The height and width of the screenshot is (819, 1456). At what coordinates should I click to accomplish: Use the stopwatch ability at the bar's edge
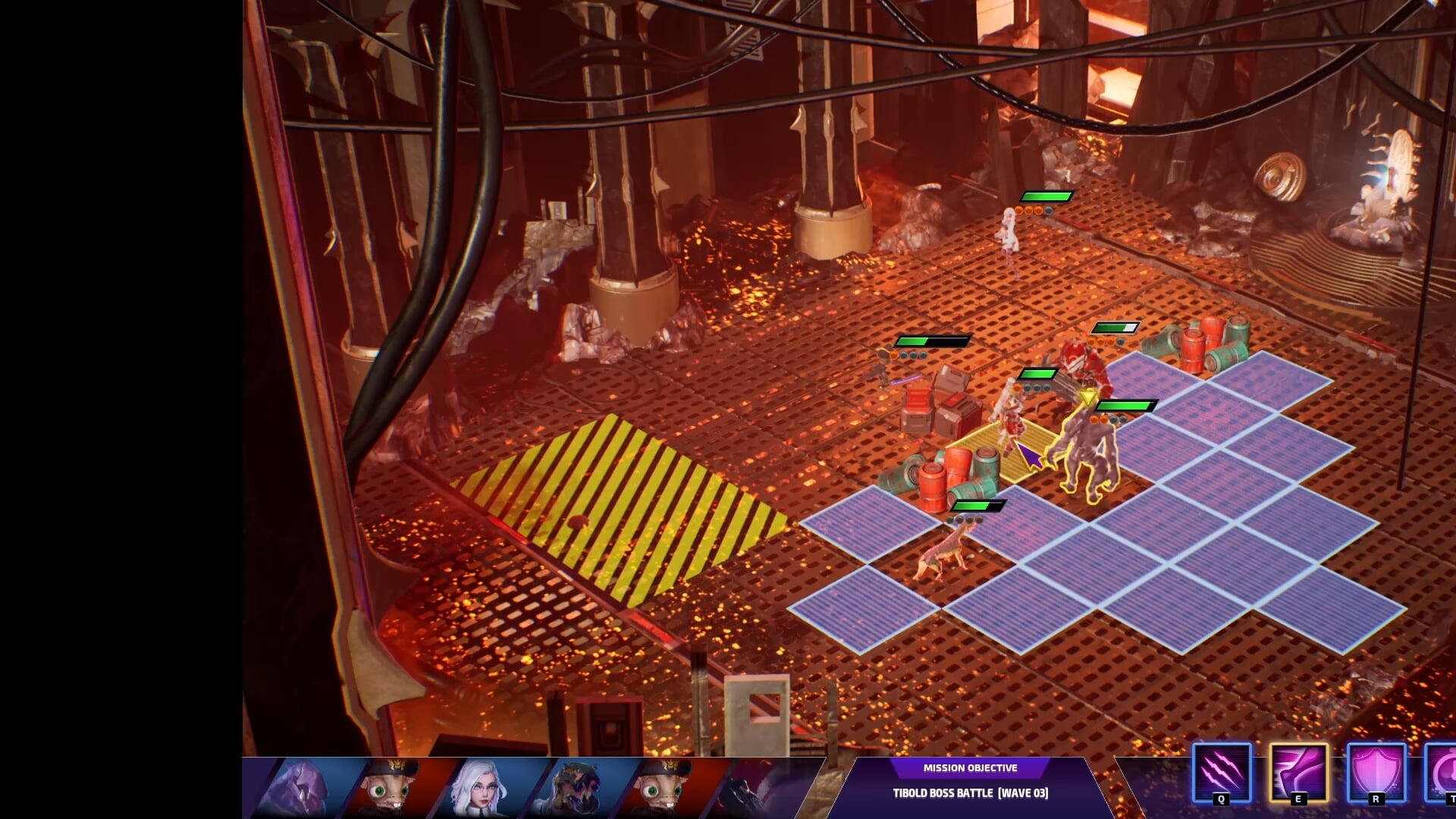pos(1443,772)
